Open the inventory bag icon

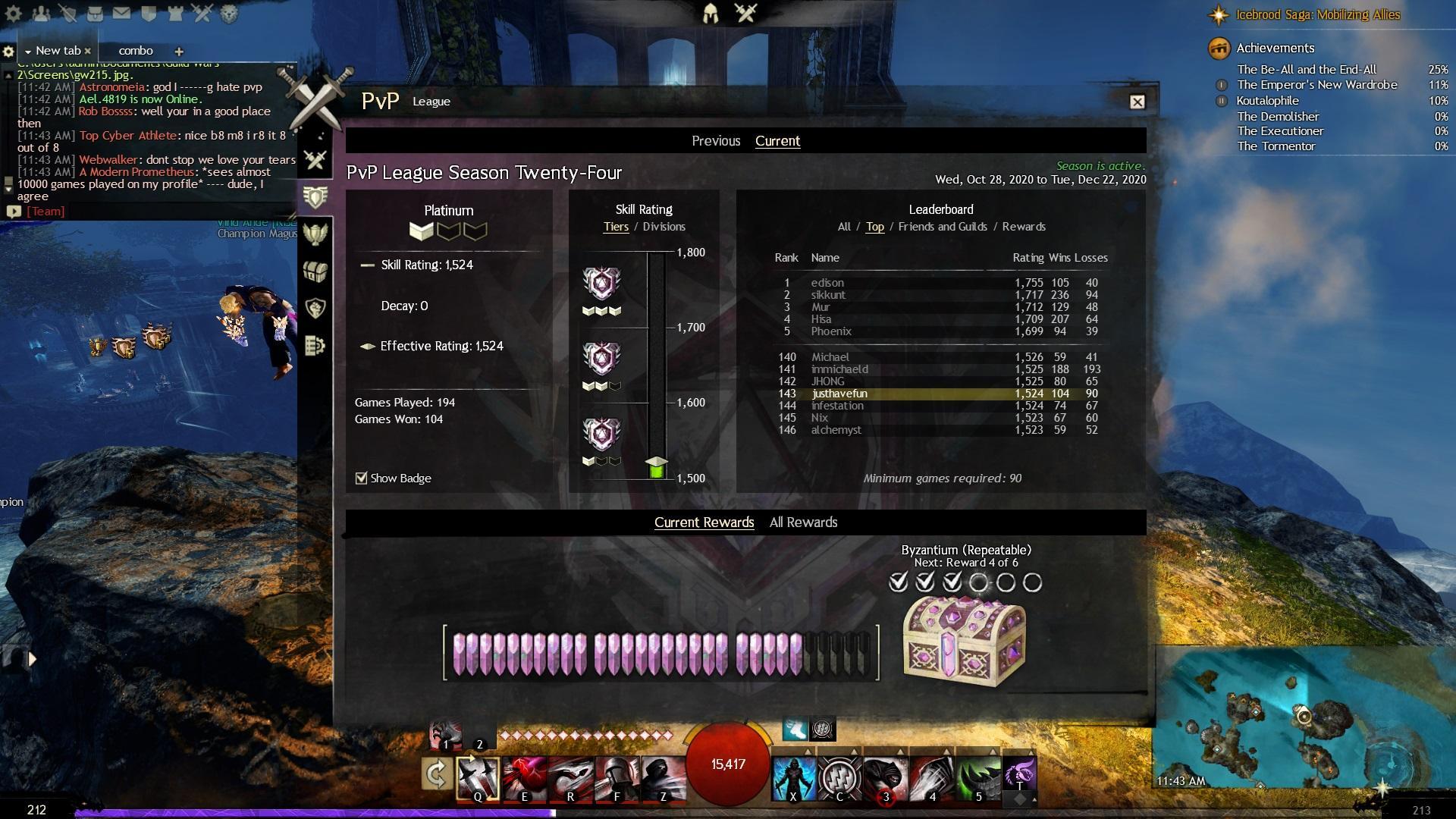coord(95,13)
